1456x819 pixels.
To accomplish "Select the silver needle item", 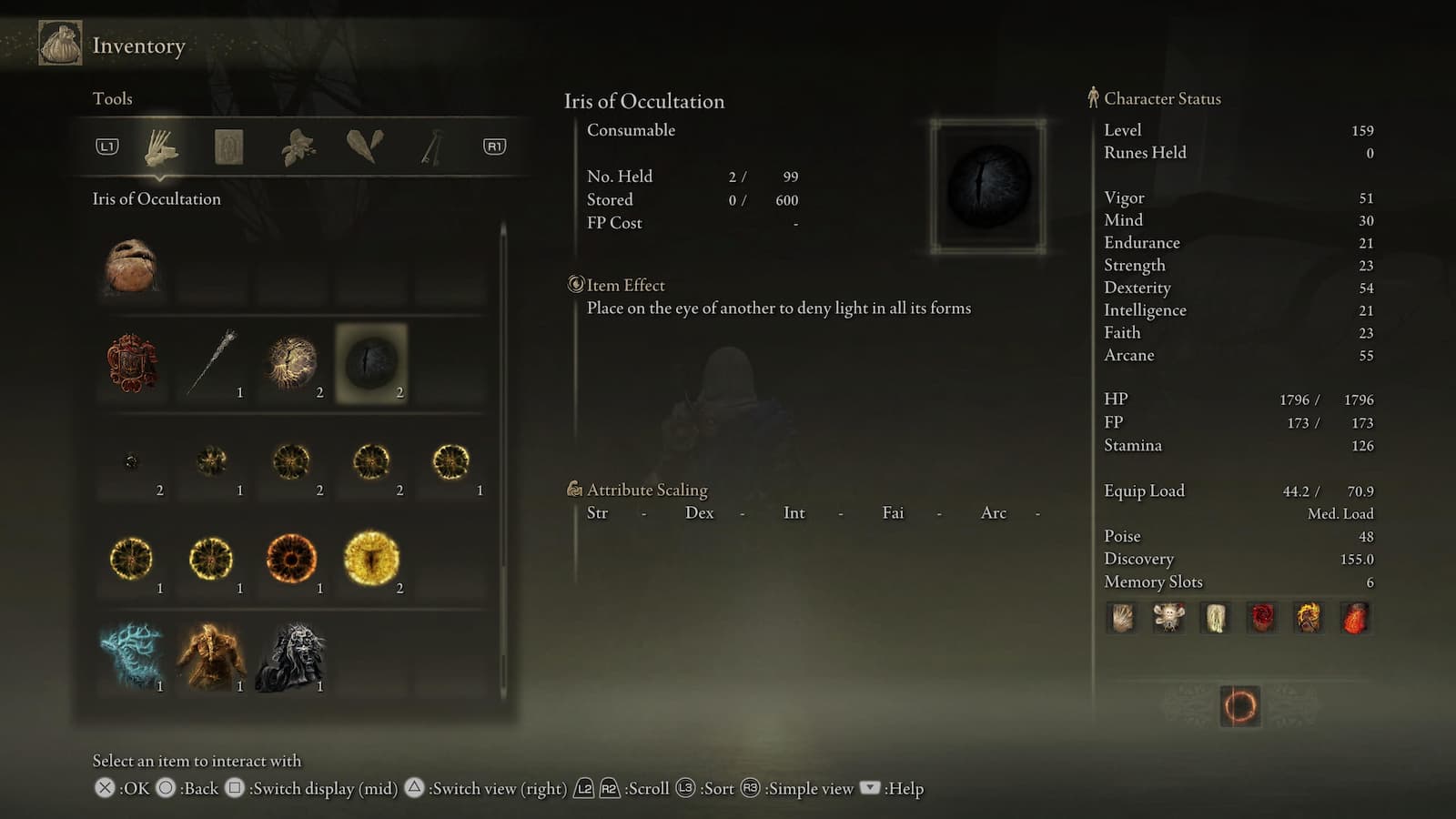I will pos(212,362).
